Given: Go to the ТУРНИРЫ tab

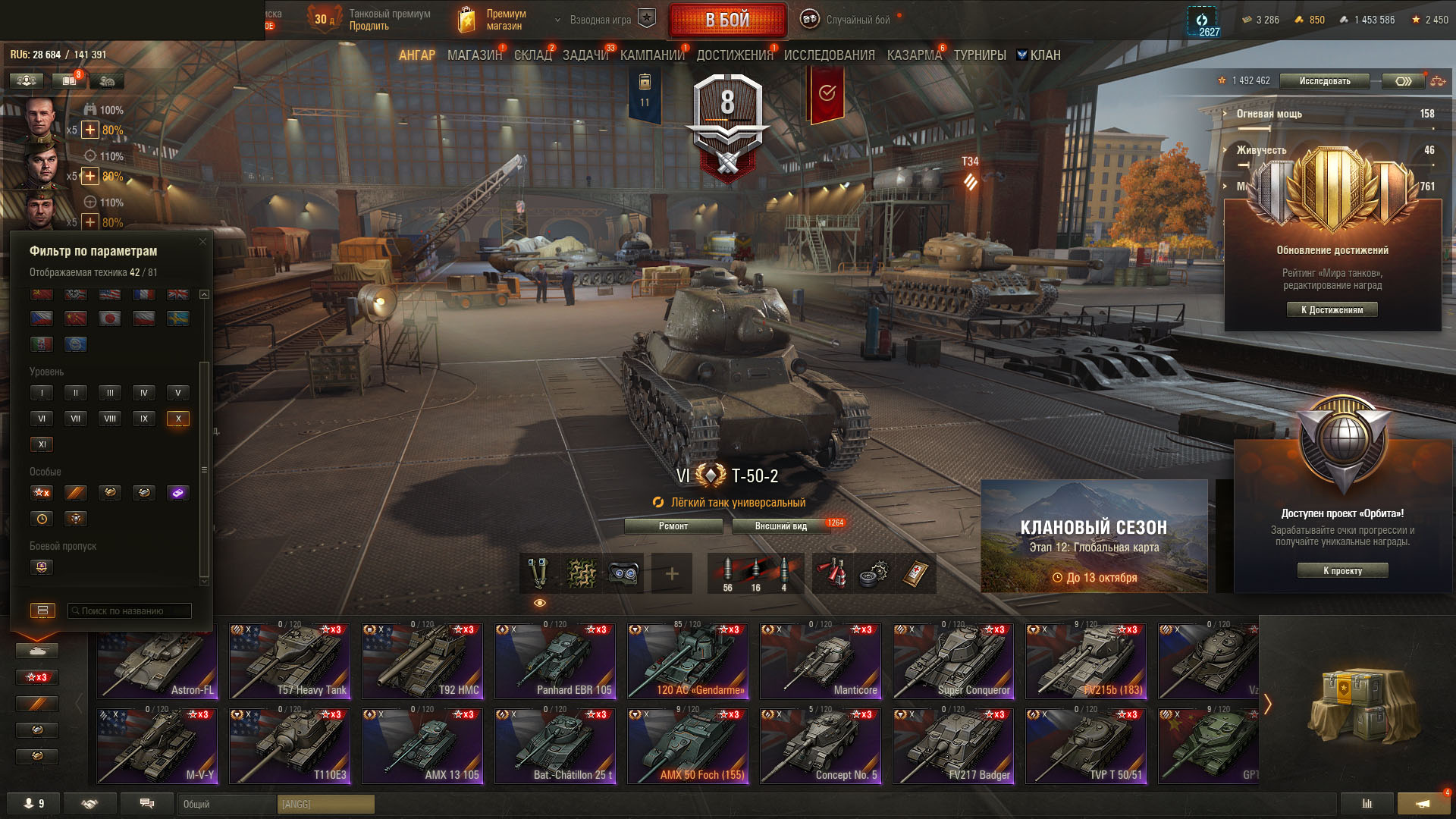Looking at the screenshot, I should [980, 55].
